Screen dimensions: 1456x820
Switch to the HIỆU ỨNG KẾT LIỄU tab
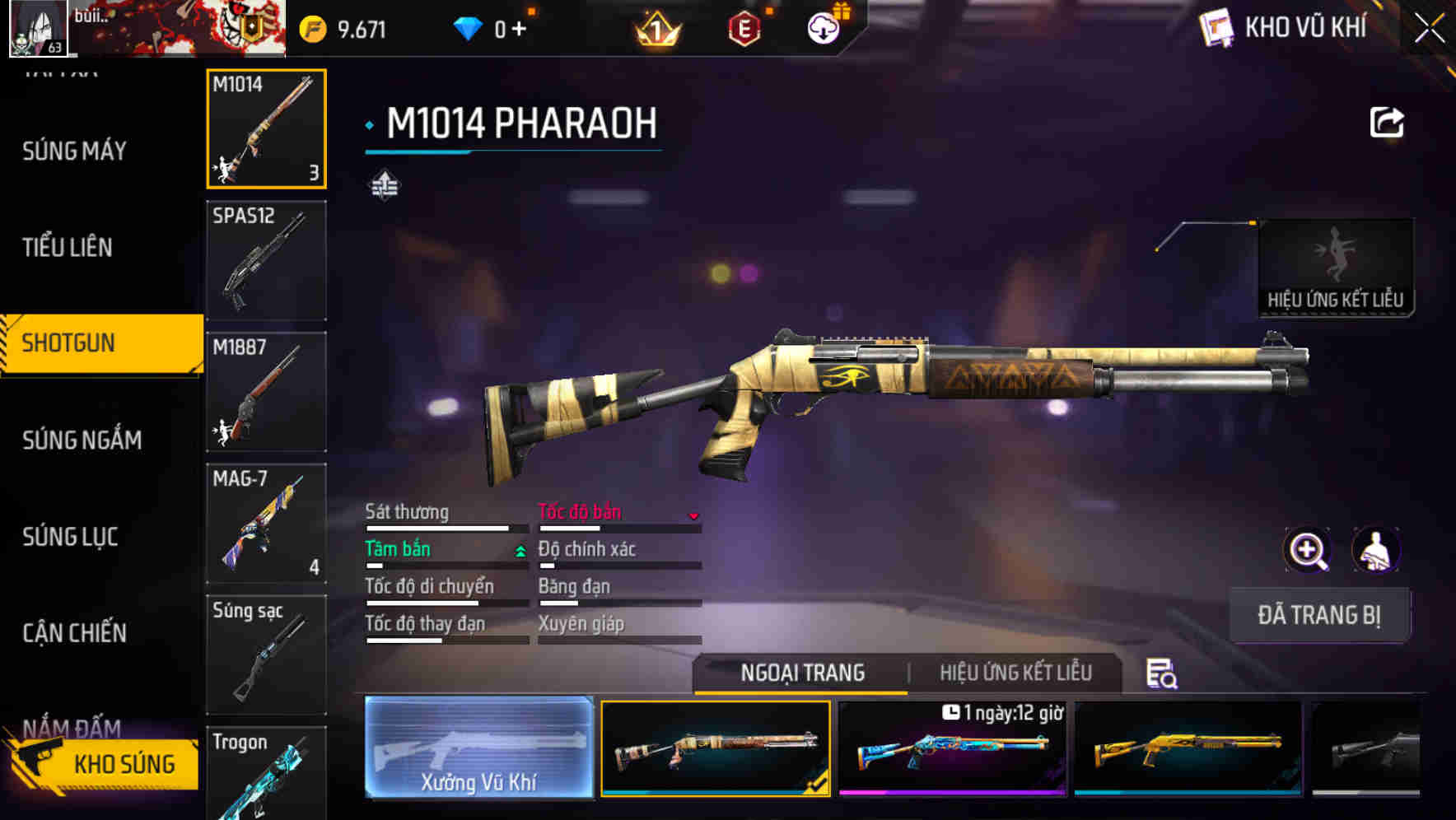point(1016,673)
